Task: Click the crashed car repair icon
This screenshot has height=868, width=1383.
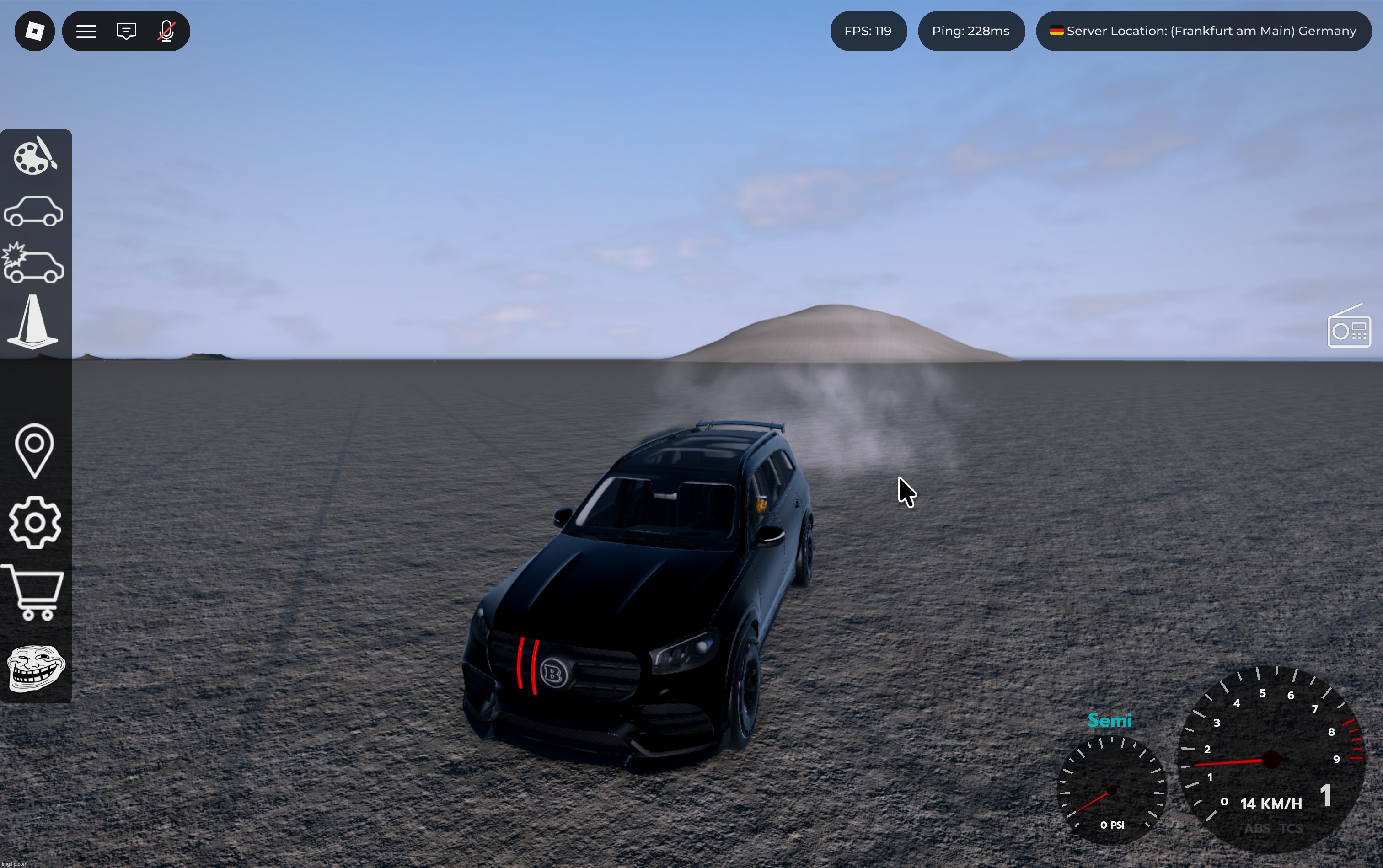Action: click(x=34, y=264)
